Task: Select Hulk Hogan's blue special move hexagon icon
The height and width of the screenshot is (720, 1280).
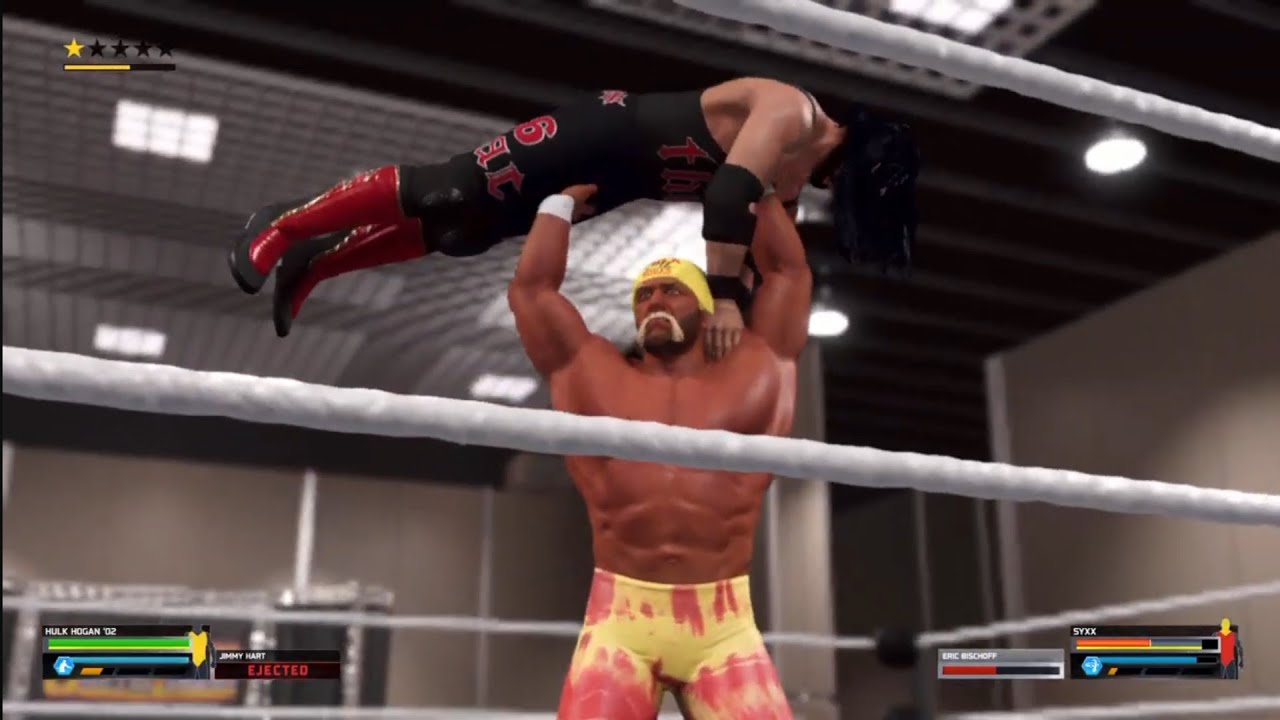Action: (x=63, y=663)
